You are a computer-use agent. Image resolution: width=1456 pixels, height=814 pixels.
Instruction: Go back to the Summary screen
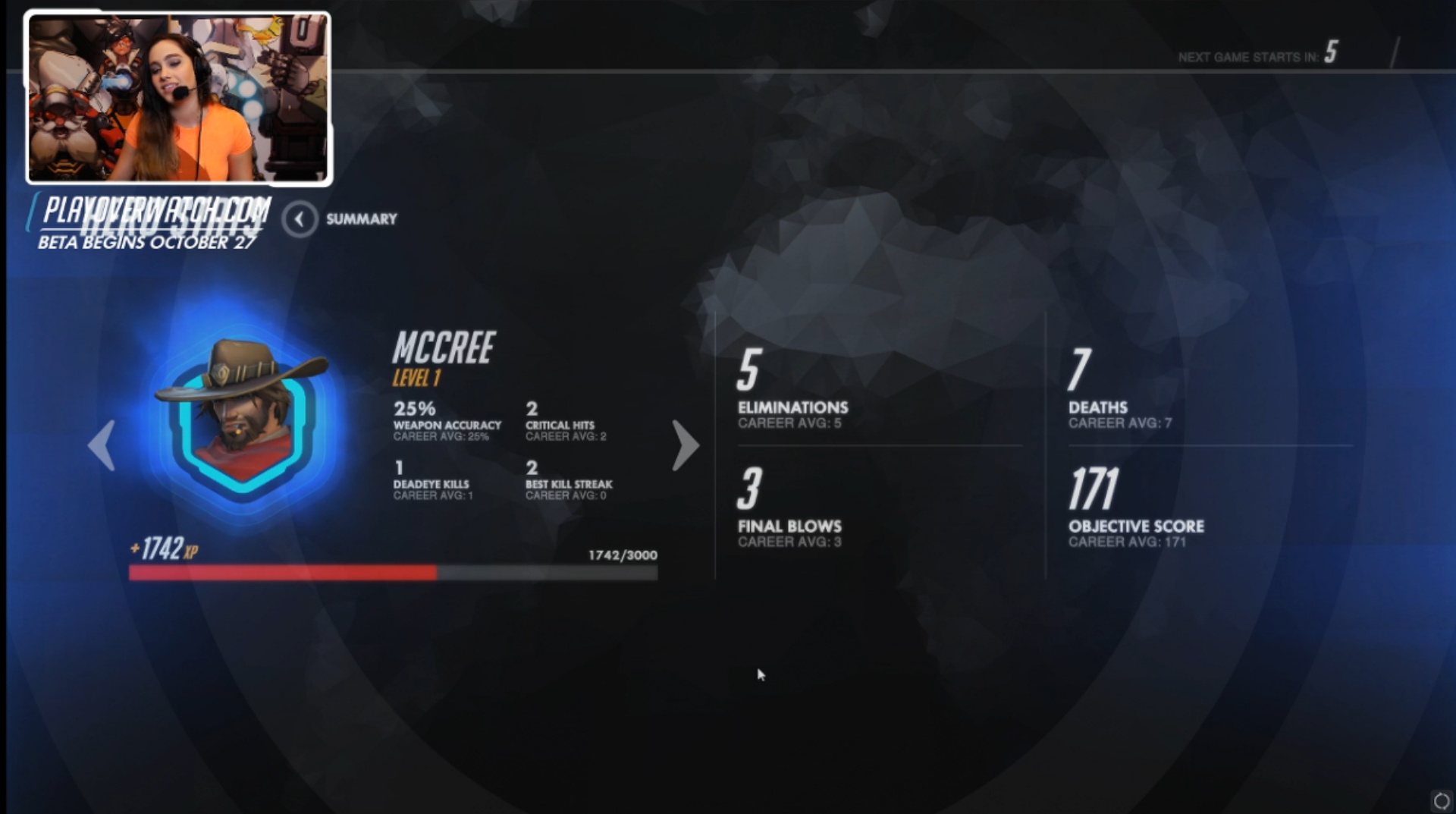tap(300, 219)
